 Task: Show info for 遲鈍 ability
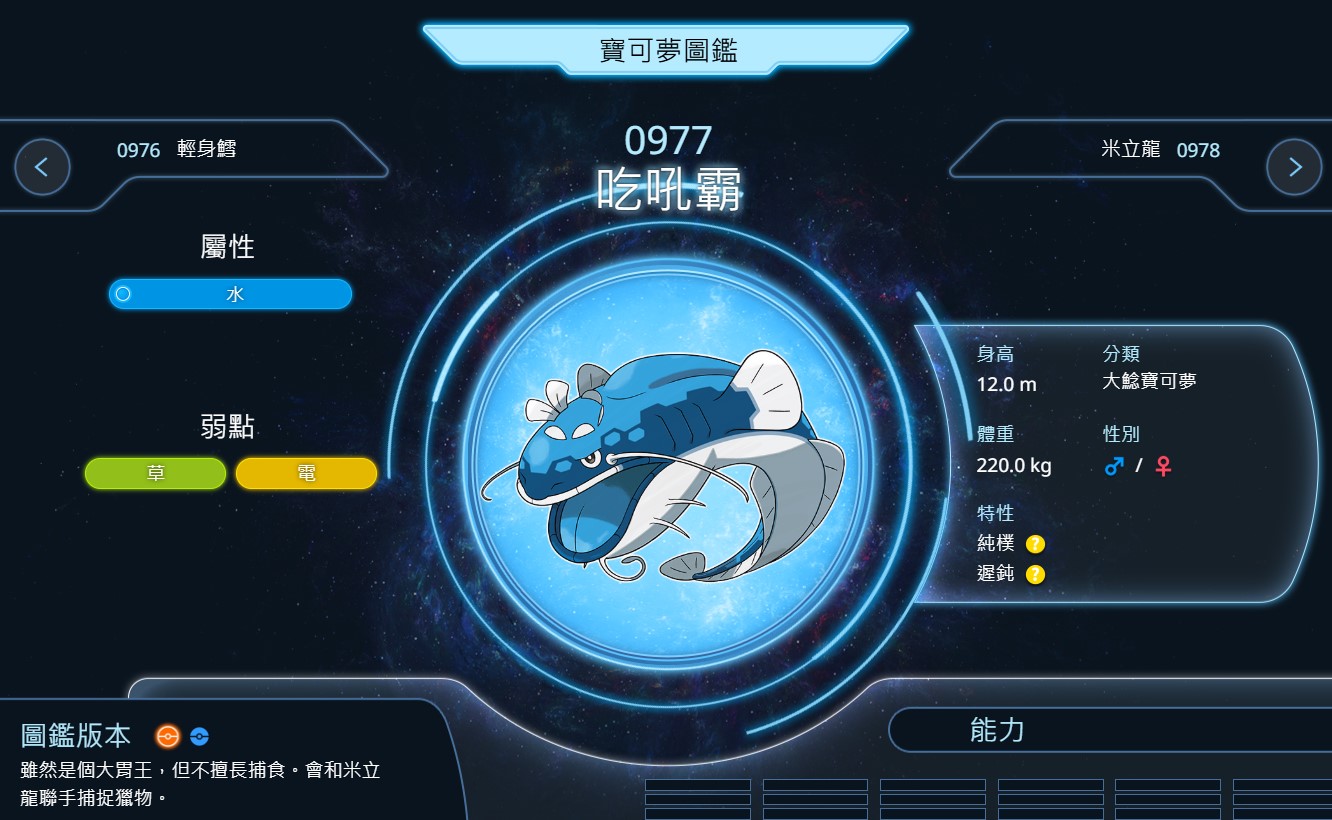tap(1036, 574)
